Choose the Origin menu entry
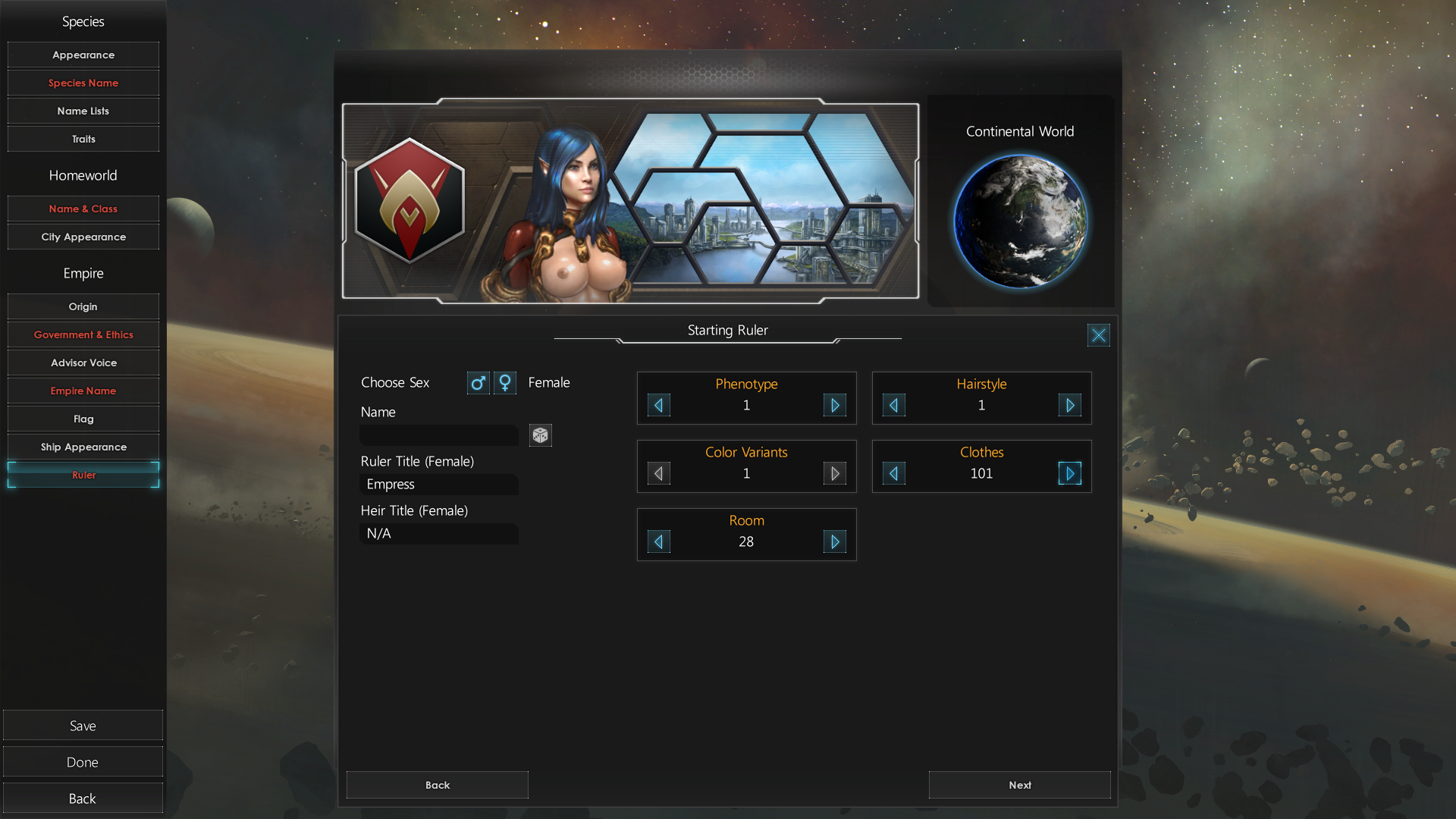The height and width of the screenshot is (819, 1456). click(83, 306)
